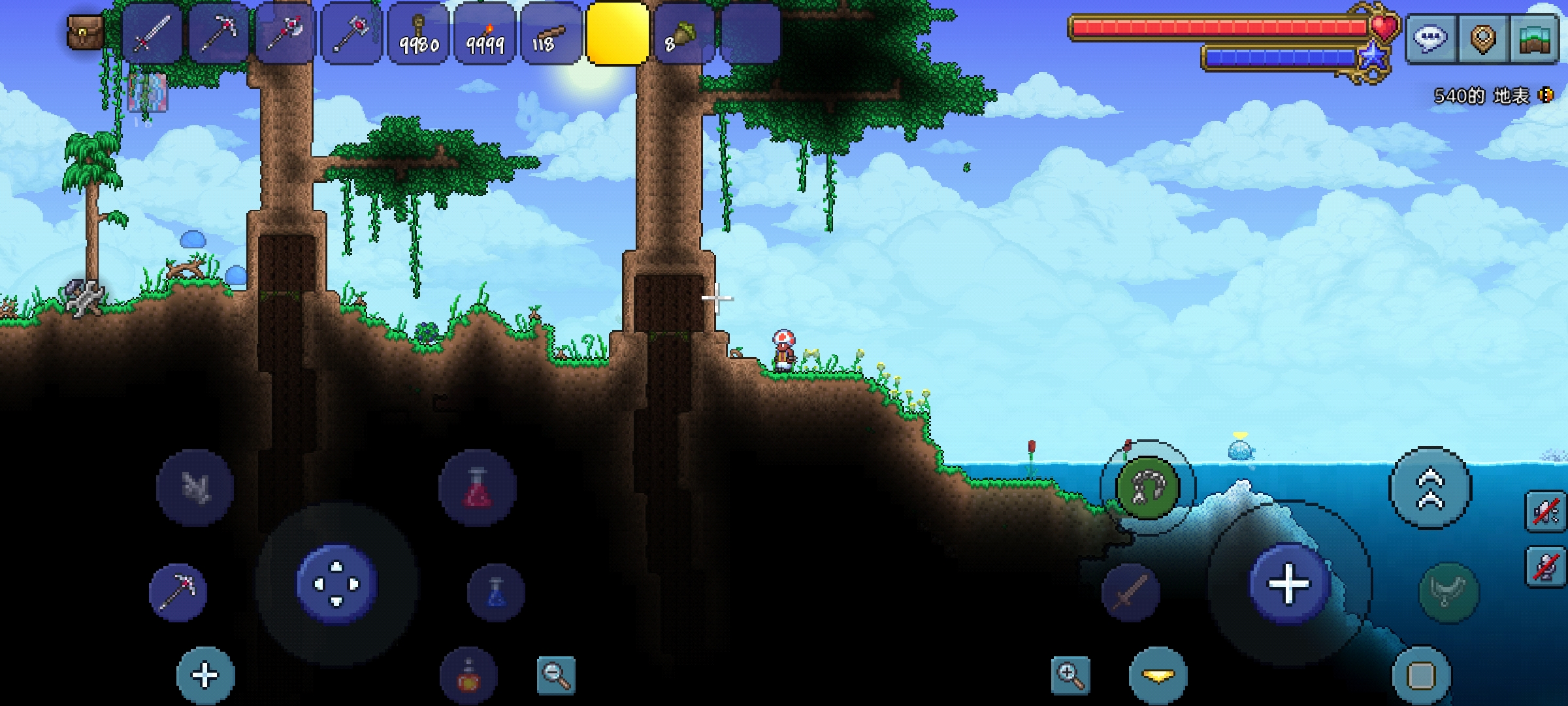Image resolution: width=1568 pixels, height=706 pixels.
Task: Pick the wood stack of 118
Action: tap(551, 34)
